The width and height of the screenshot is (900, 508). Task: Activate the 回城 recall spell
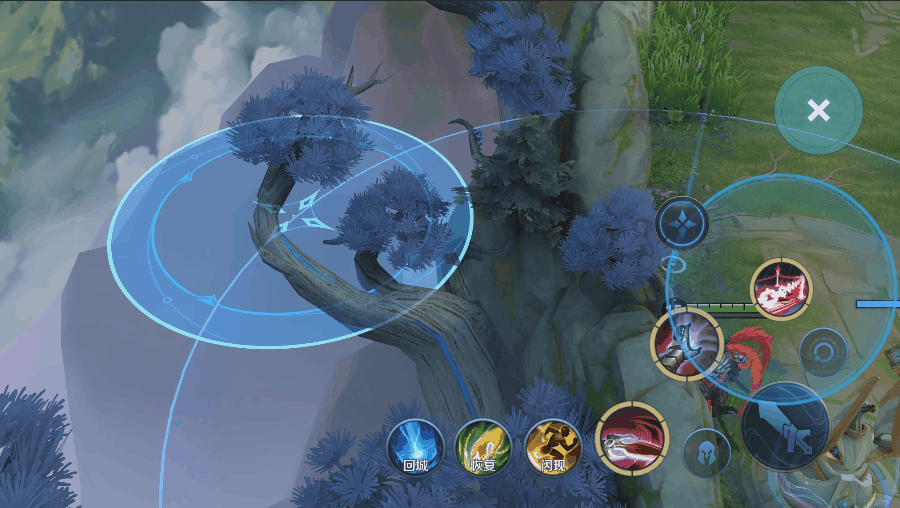point(415,446)
